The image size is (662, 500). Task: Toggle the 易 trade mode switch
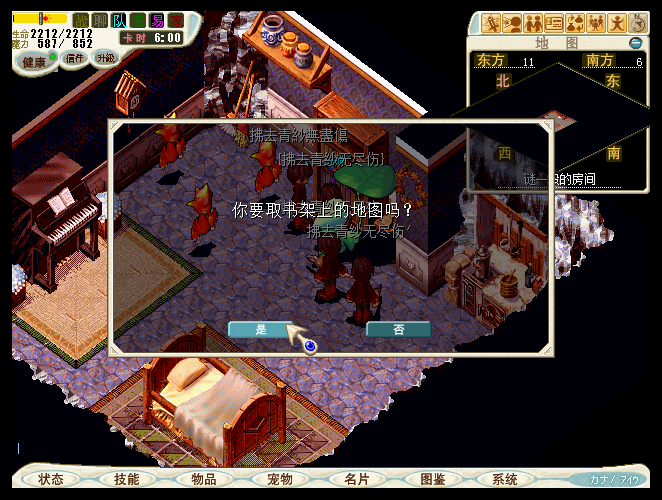[x=157, y=19]
